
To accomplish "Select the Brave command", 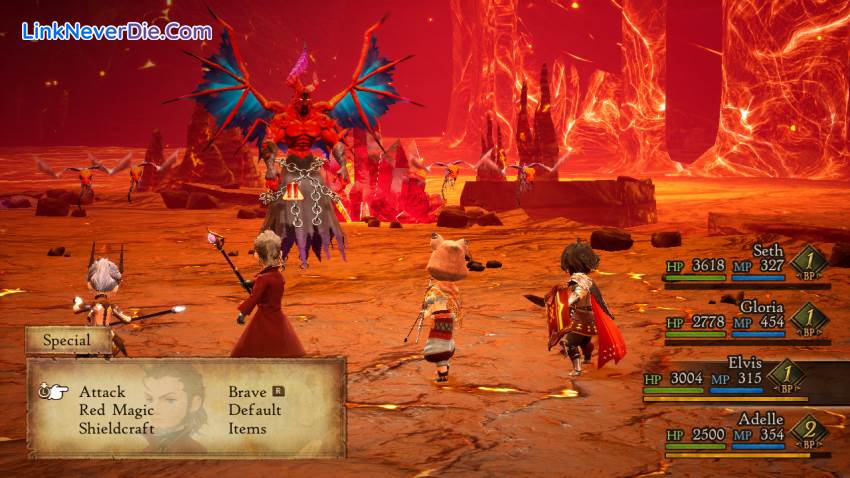I will [x=247, y=392].
